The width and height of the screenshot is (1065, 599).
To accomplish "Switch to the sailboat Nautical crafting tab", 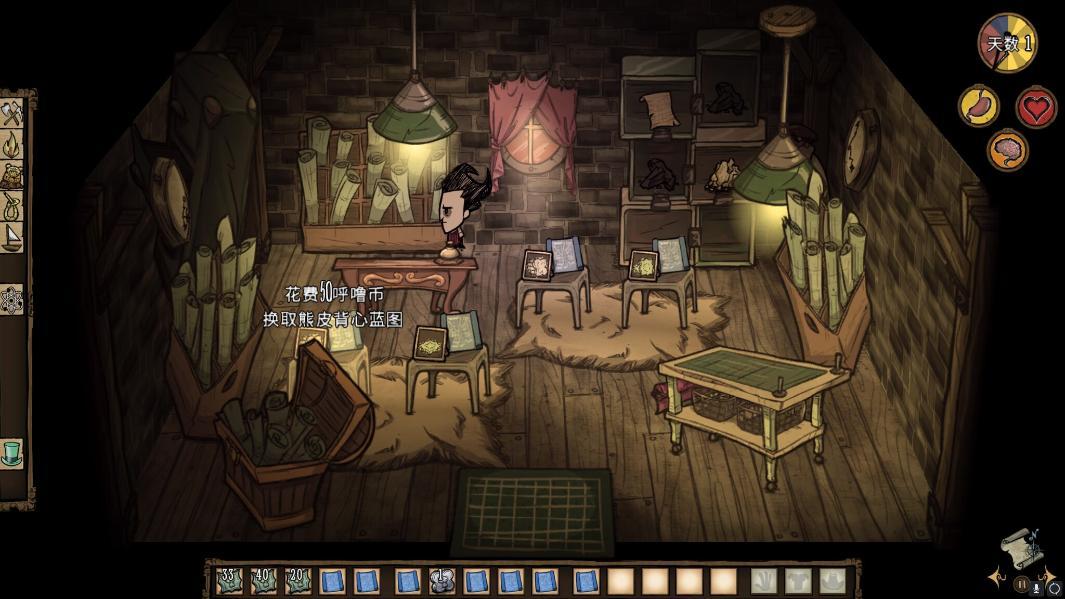I will pyautogui.click(x=12, y=236).
